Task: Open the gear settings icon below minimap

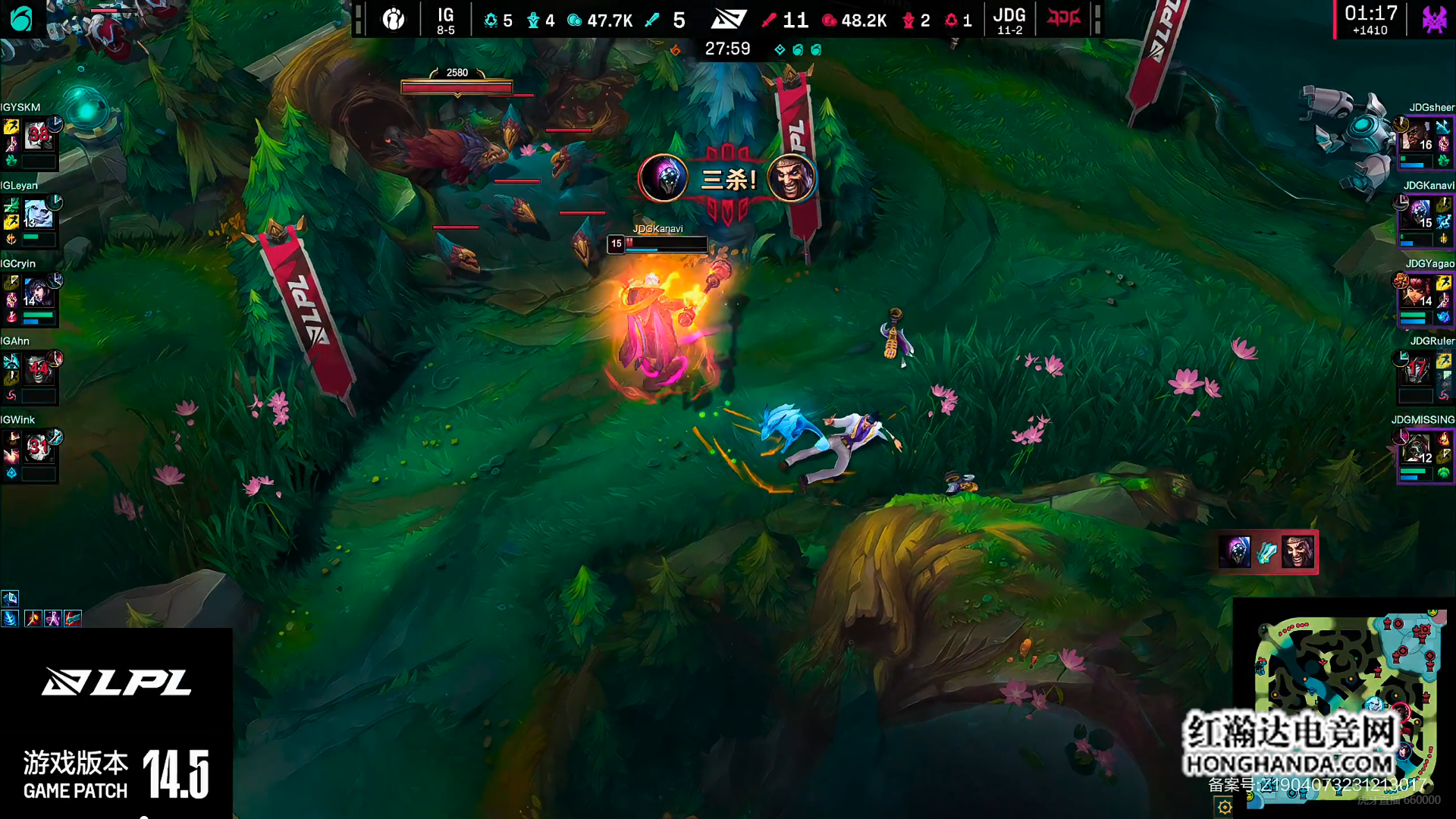Action: [x=1225, y=807]
